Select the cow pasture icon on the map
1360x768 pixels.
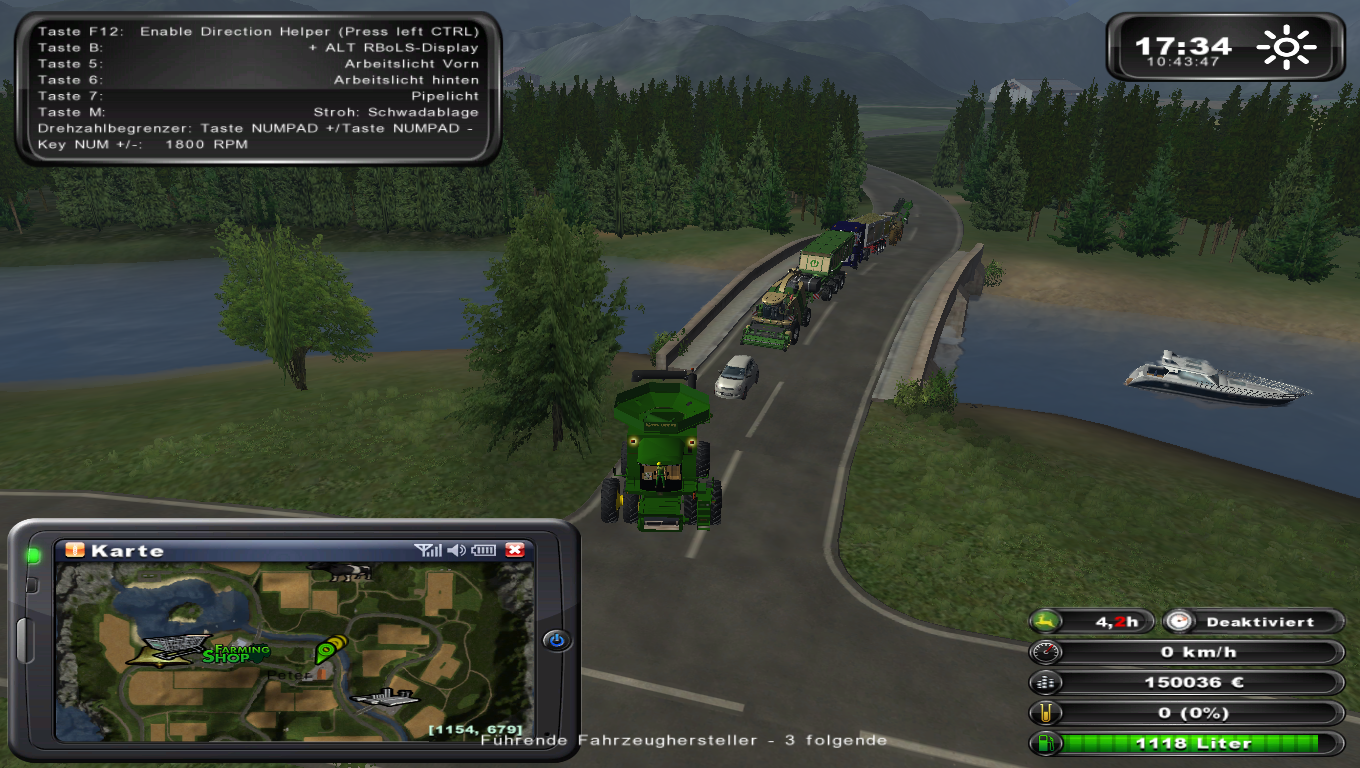(339, 571)
